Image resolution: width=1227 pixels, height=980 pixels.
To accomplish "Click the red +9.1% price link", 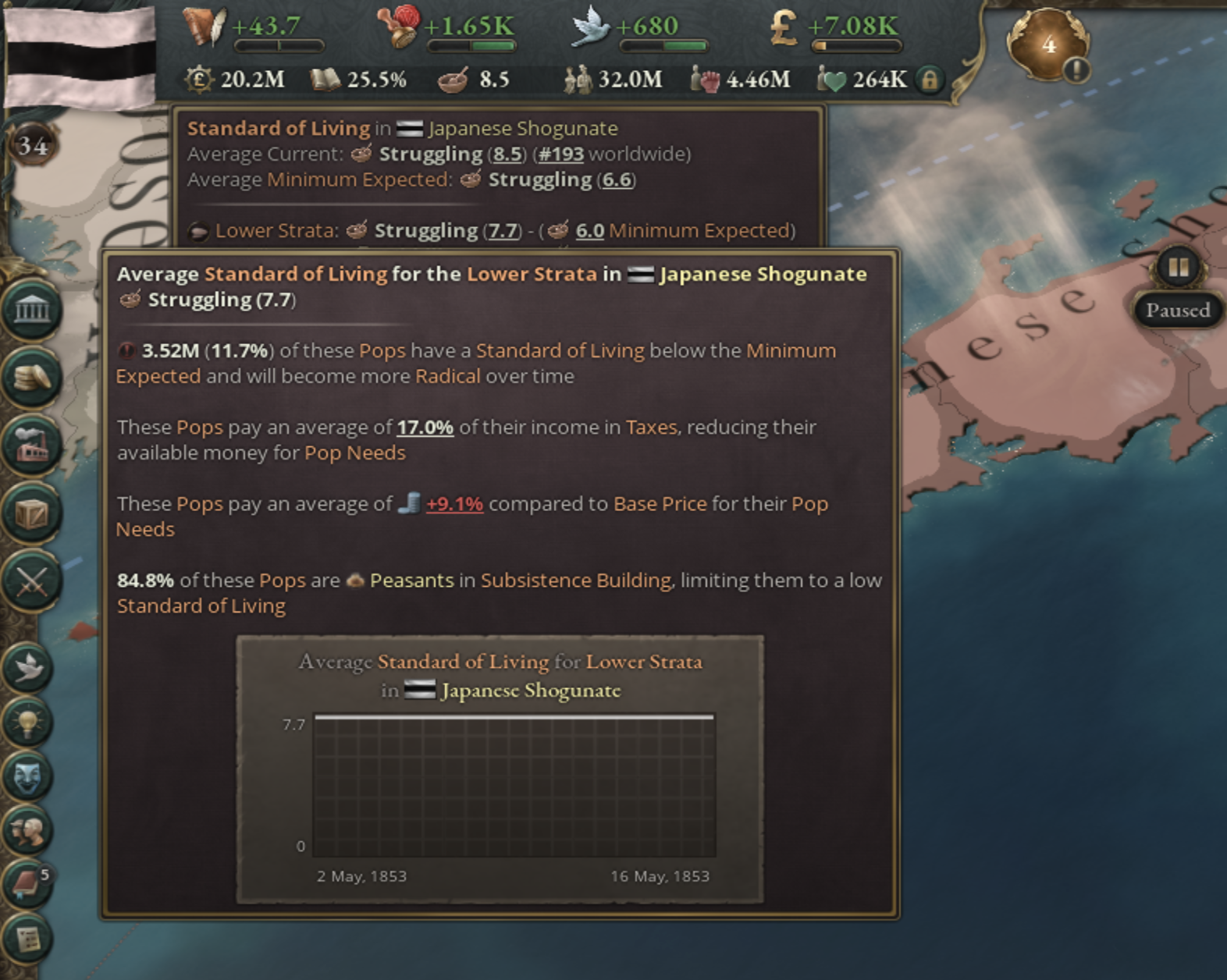I will tap(453, 503).
